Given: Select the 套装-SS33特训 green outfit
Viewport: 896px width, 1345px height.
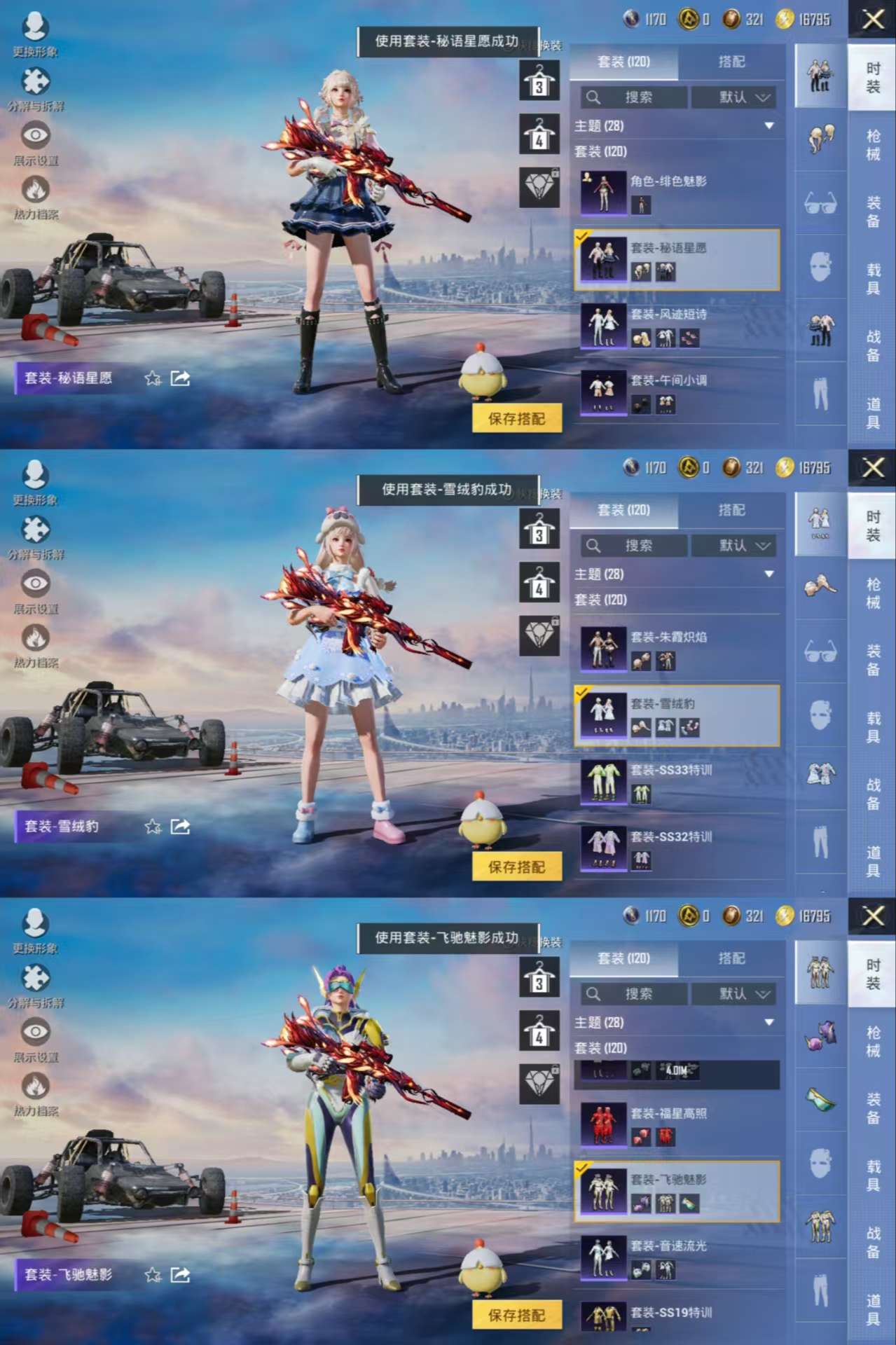Looking at the screenshot, I should point(677,782).
